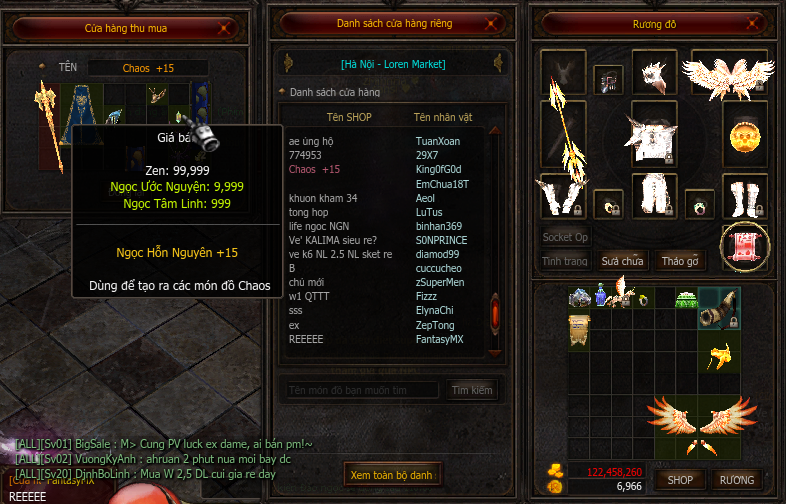
Task: Click the Socket Op button
Action: pos(565,237)
